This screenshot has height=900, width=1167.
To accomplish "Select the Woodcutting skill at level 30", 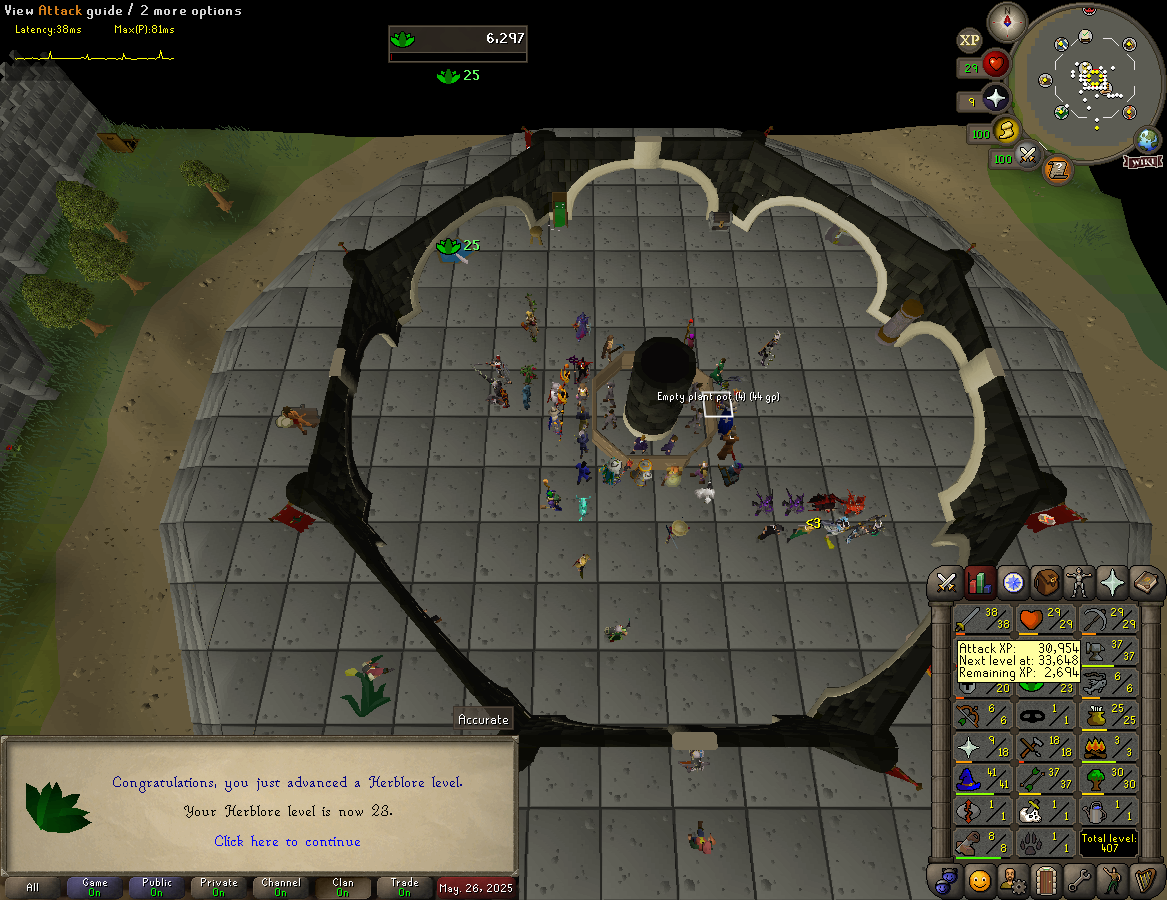I will click(x=1109, y=777).
